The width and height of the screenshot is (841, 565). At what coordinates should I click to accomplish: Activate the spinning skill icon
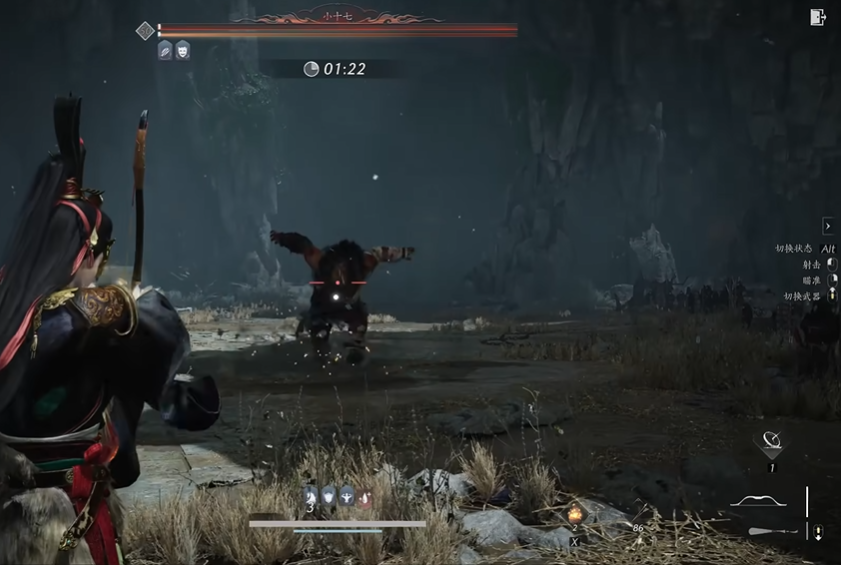[x=771, y=442]
